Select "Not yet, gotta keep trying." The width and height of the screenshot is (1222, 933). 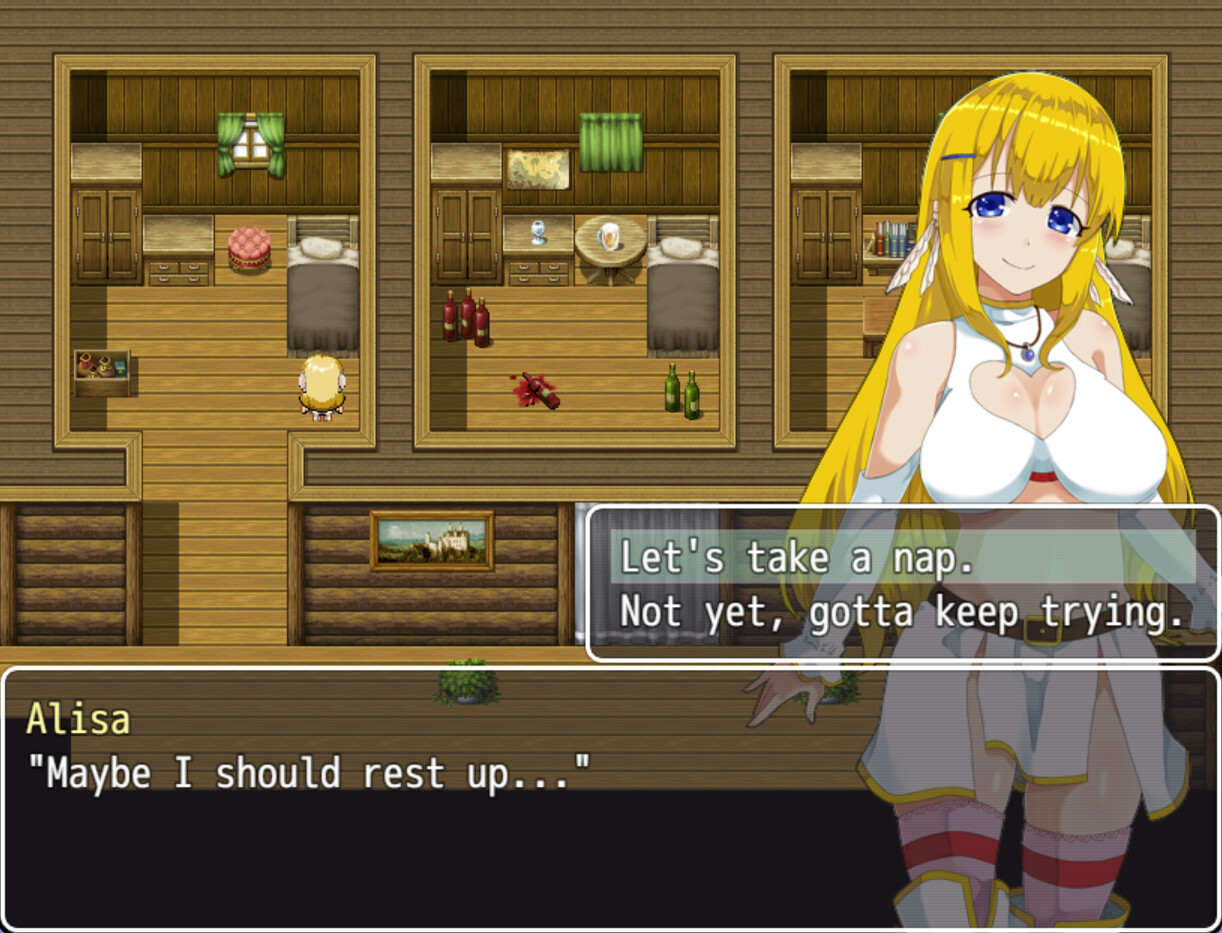(901, 611)
